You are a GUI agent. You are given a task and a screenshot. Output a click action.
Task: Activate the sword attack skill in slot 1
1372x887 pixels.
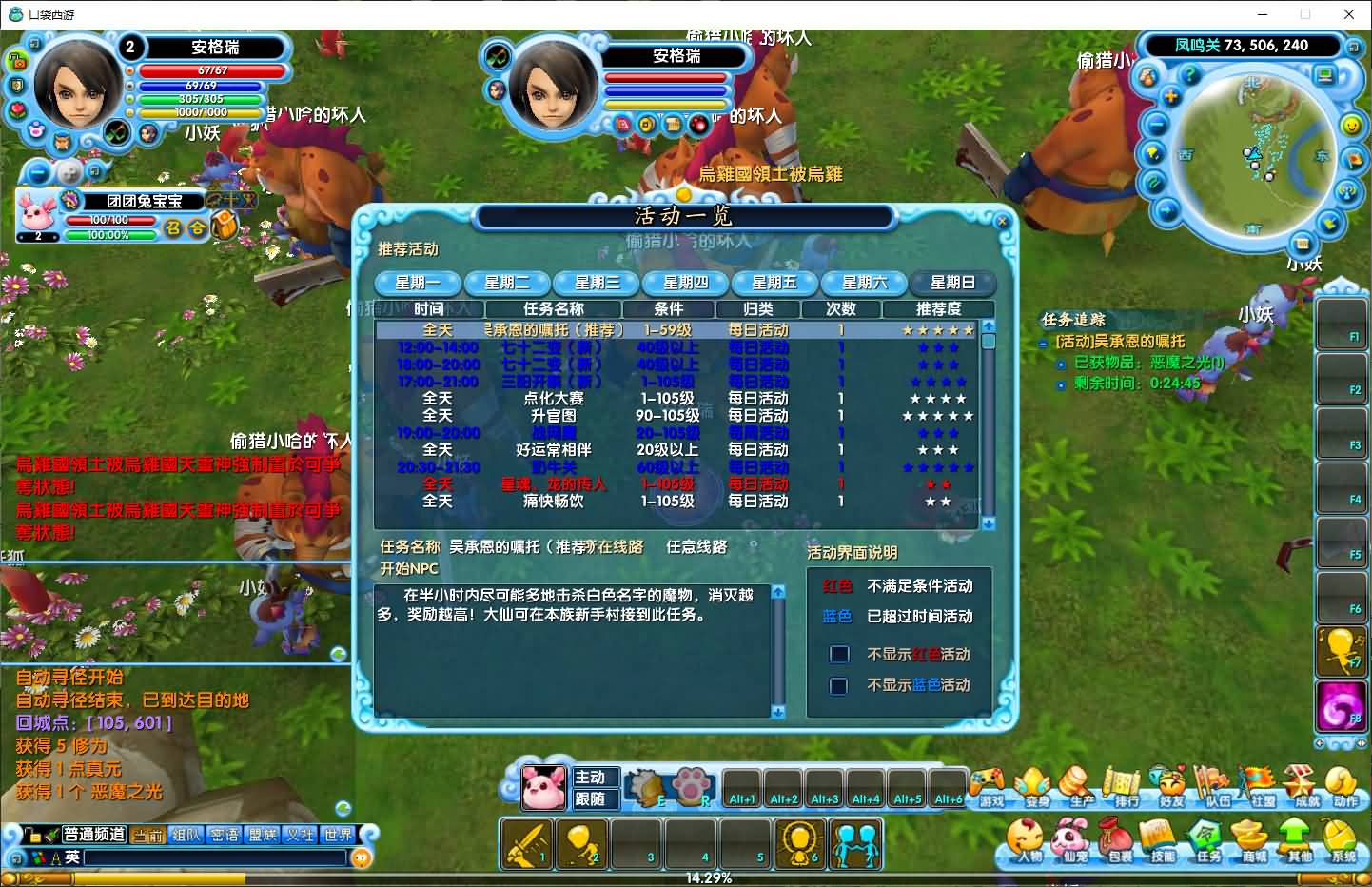tap(524, 843)
